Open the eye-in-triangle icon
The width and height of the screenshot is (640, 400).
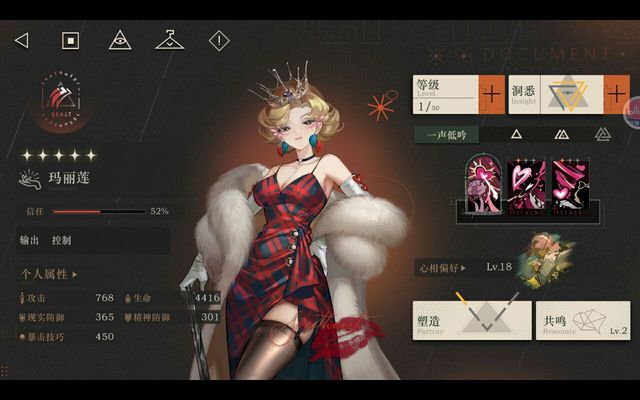120,40
